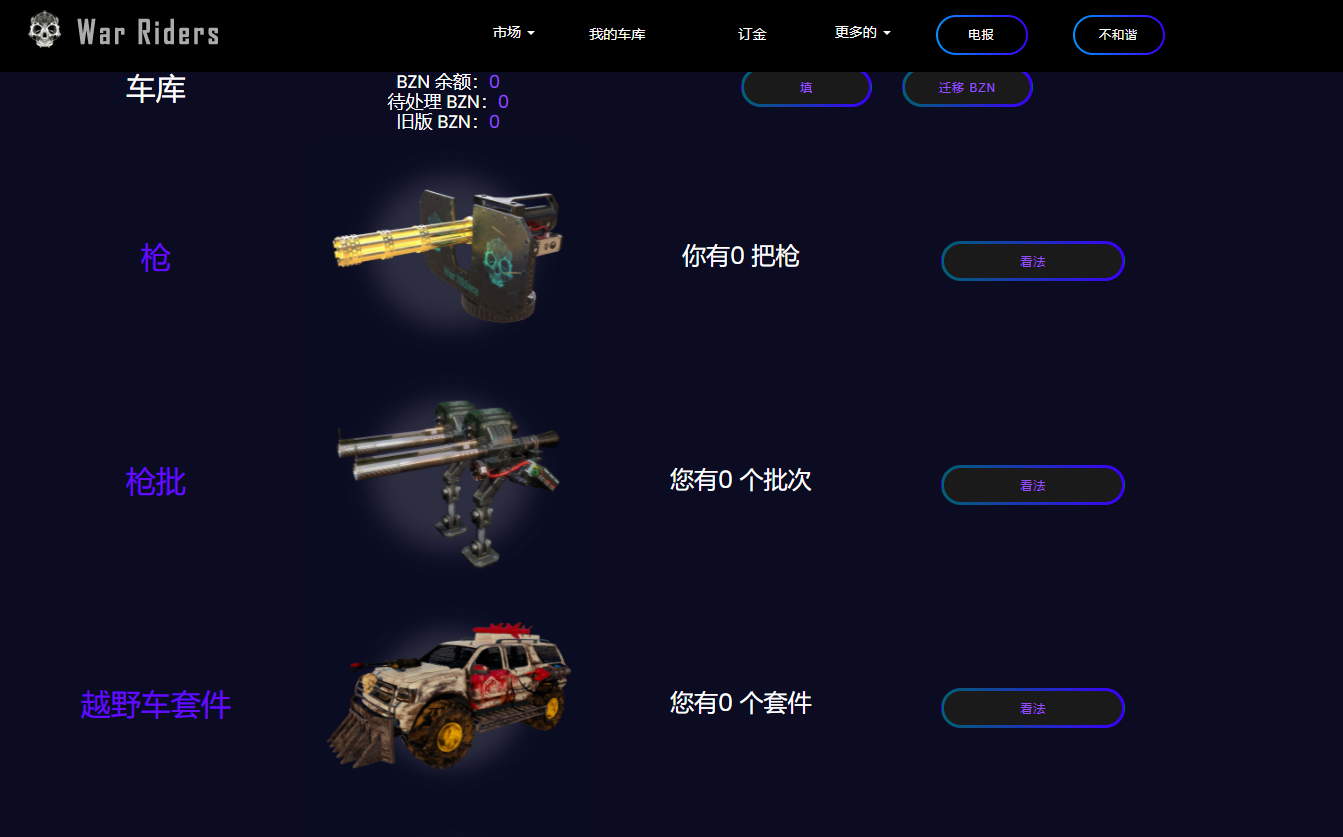
Task: Click the War Riders skull logo
Action: coord(42,30)
